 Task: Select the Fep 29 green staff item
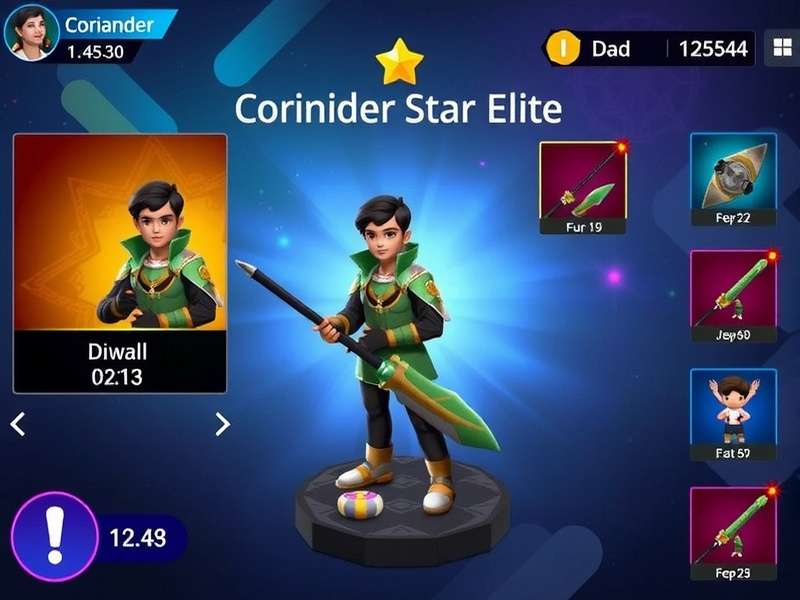tap(733, 534)
